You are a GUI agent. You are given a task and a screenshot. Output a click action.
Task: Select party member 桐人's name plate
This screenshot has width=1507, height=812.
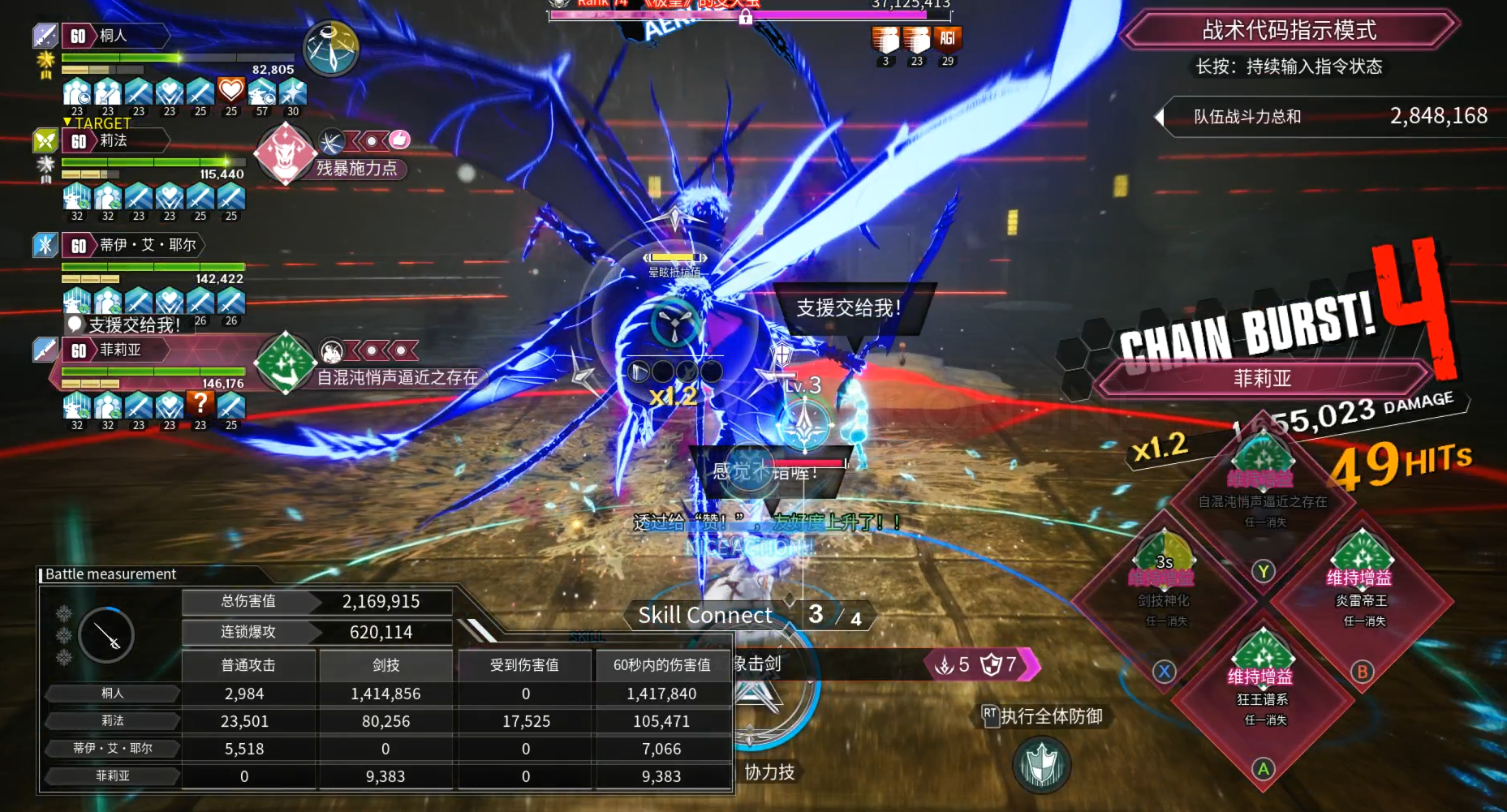(x=114, y=36)
